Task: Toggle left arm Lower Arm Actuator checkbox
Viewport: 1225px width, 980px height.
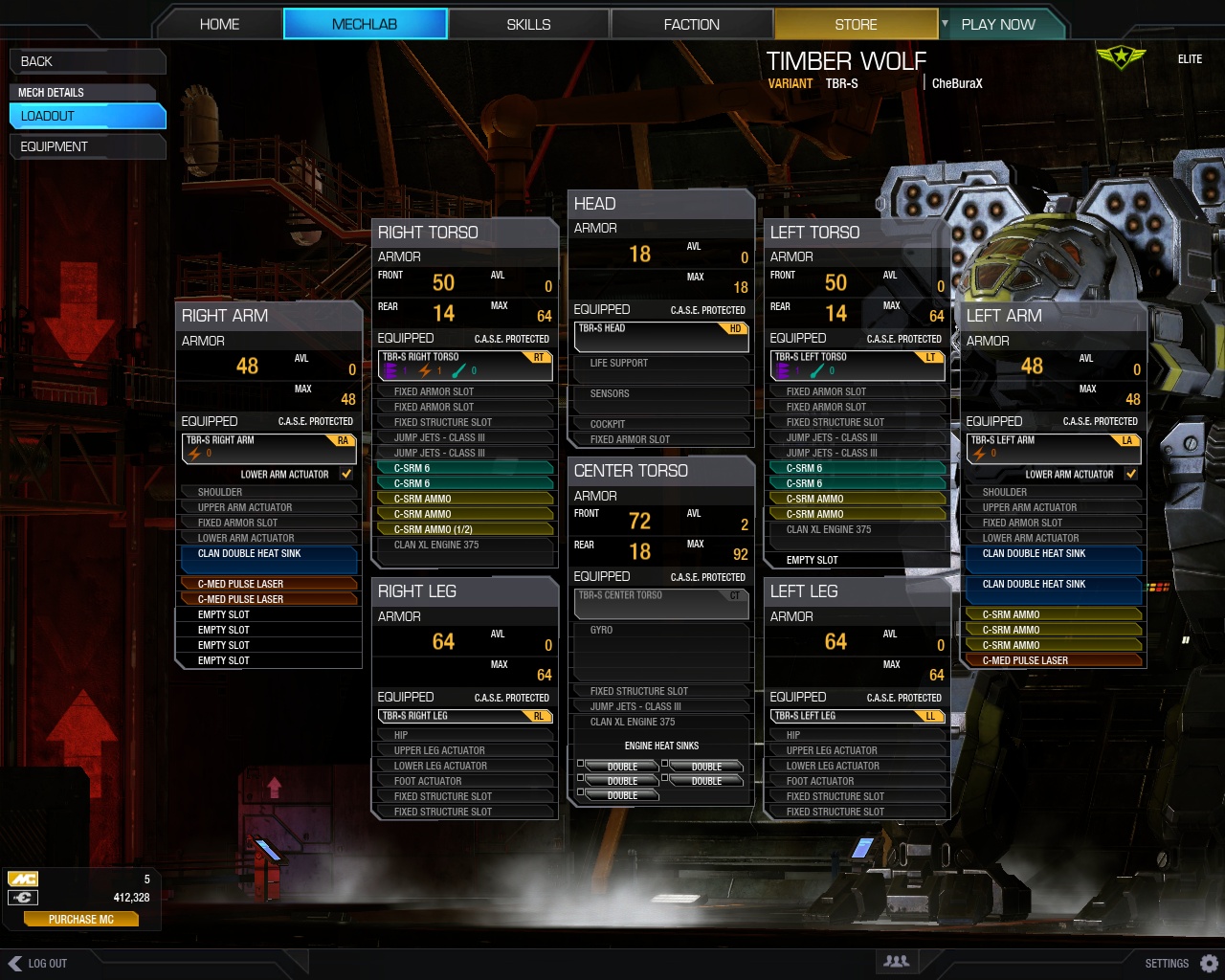Action: pyautogui.click(x=1131, y=474)
